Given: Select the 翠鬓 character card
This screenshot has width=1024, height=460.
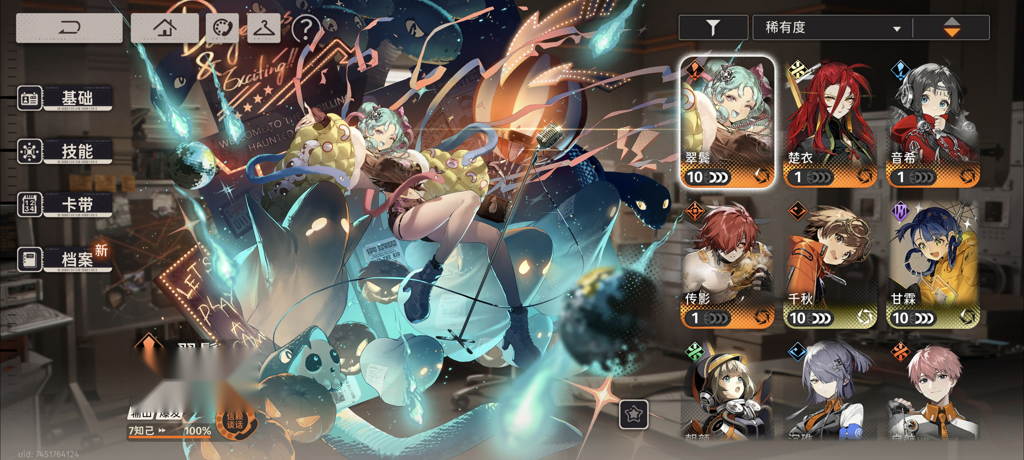Looking at the screenshot, I should tap(728, 122).
